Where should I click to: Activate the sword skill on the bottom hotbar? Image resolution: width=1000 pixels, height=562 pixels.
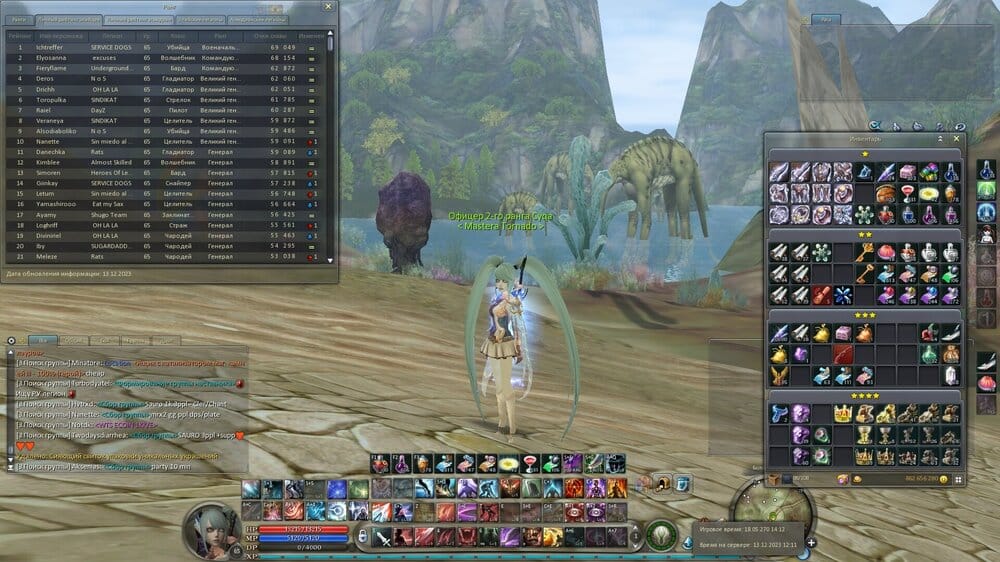(383, 538)
